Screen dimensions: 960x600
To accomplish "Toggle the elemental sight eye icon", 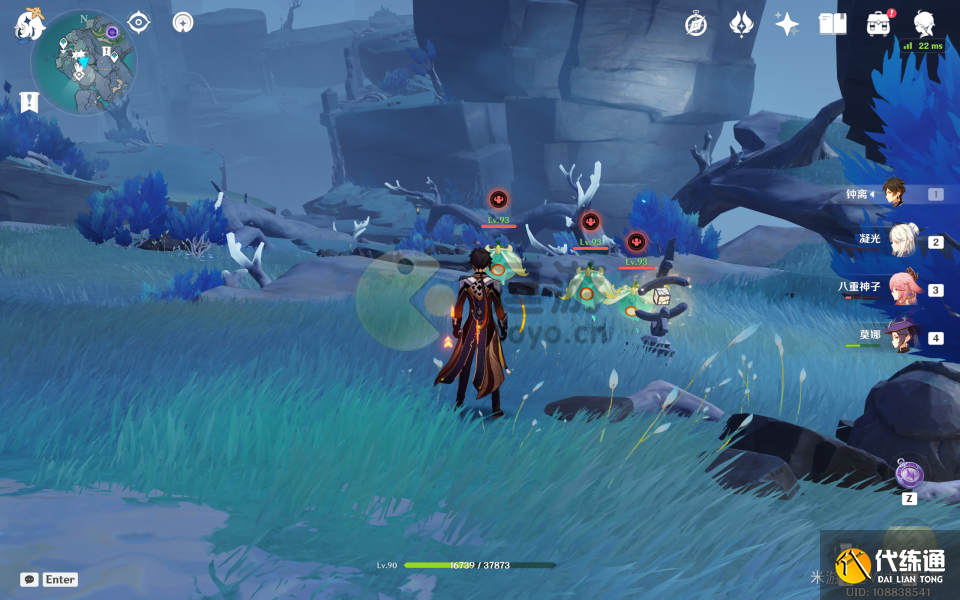I will (x=139, y=23).
